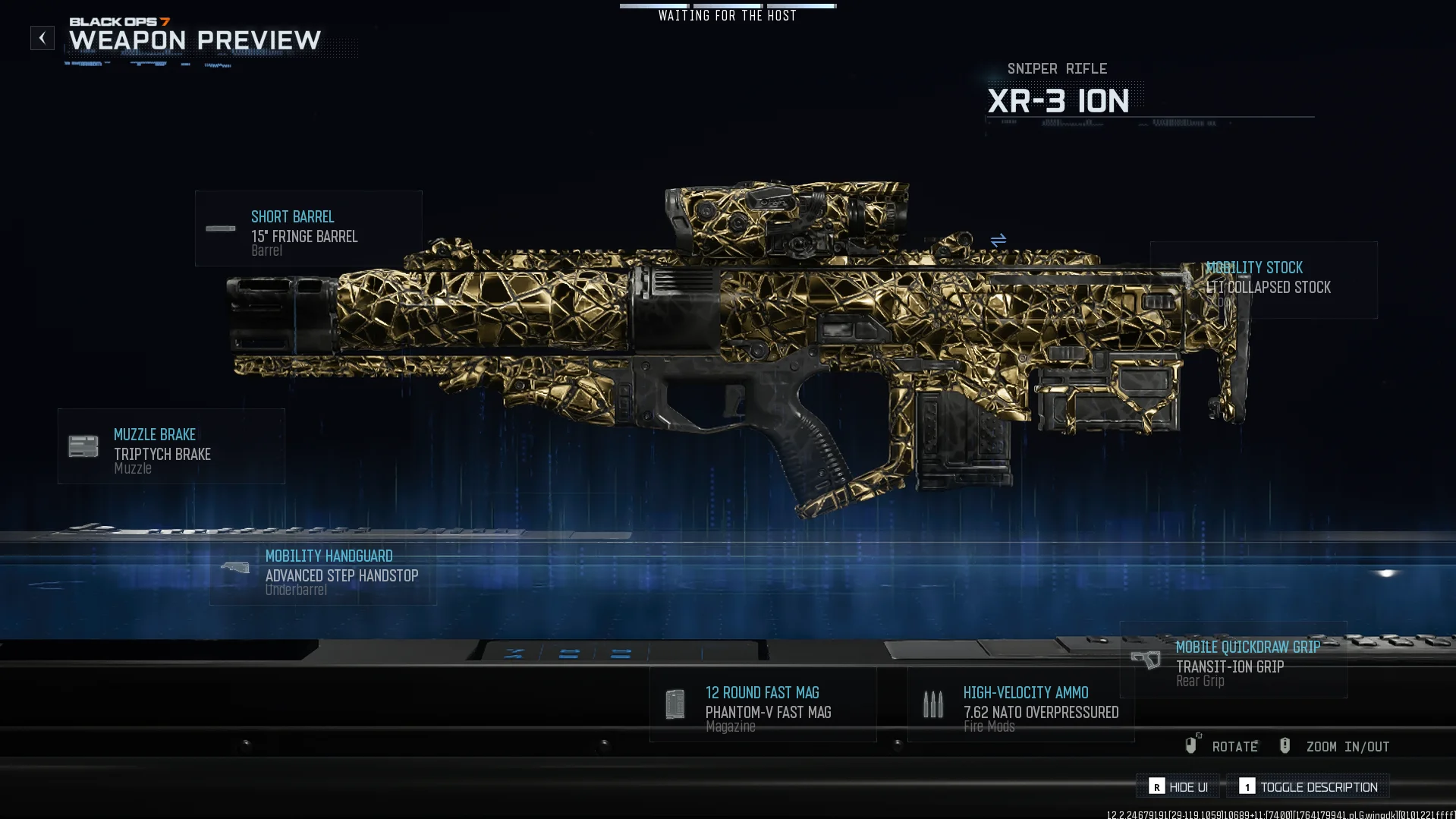Image resolution: width=1456 pixels, height=819 pixels.
Task: Toggle the attachment descriptions
Action: [x=1309, y=787]
